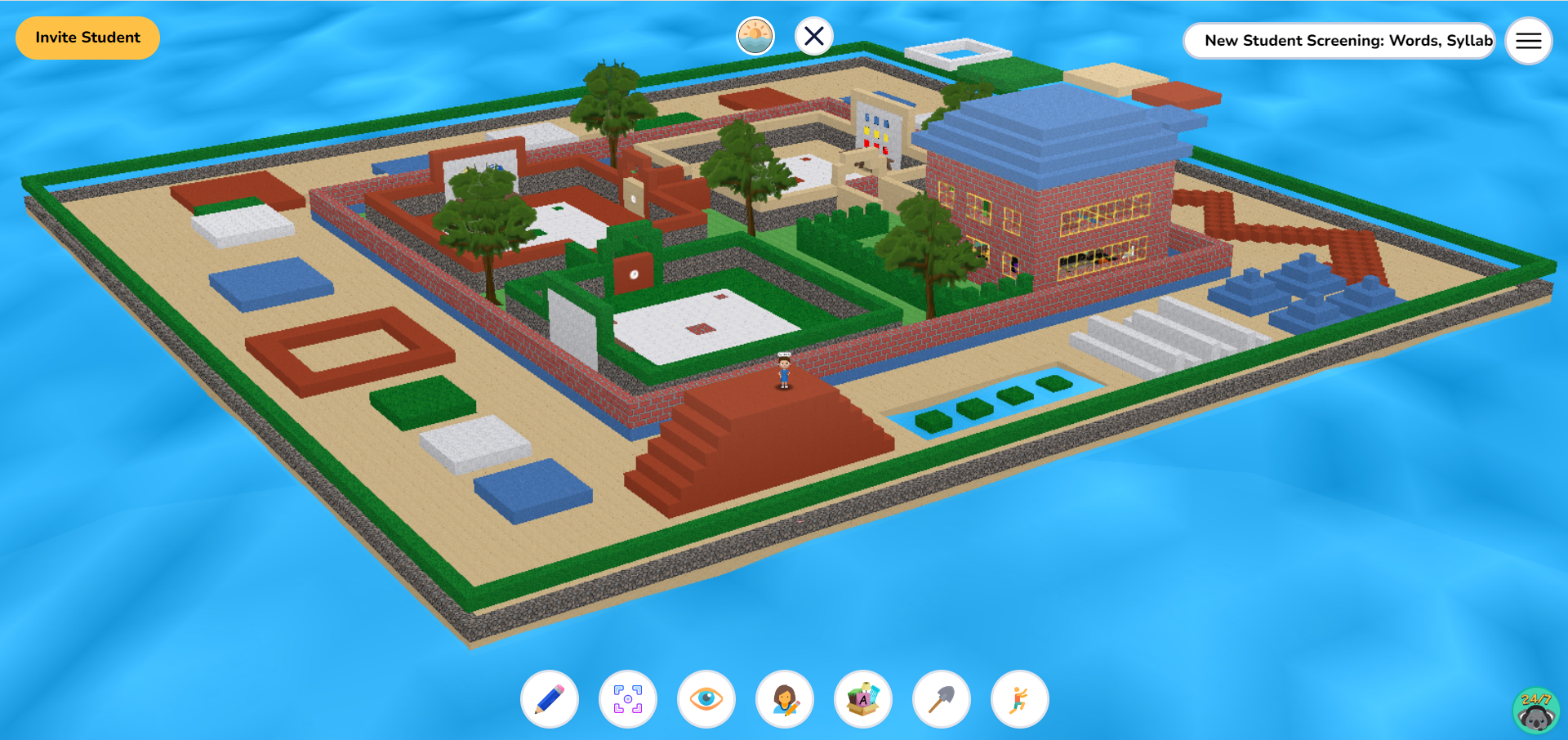Screen dimensions: 1568x740
Task: Toggle day and night lighting
Action: (755, 35)
